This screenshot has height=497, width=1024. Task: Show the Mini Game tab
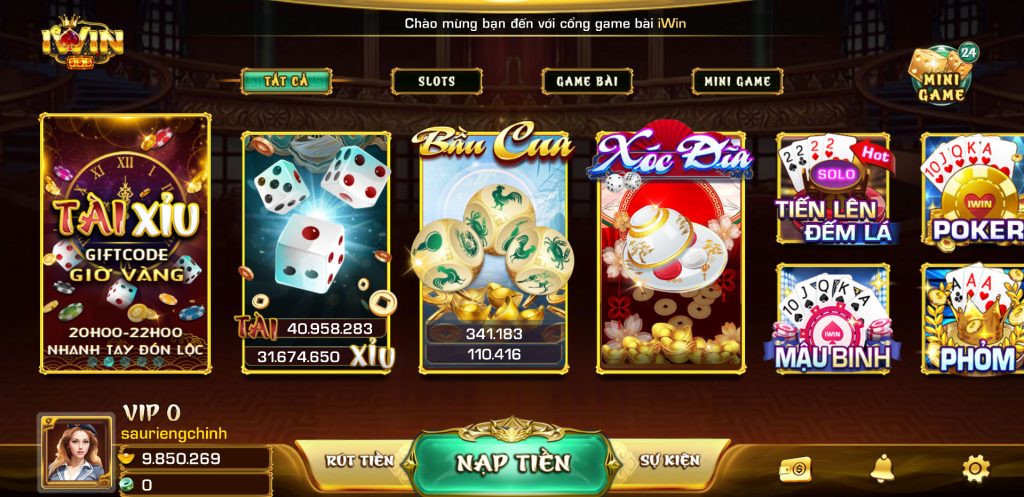[x=737, y=81]
